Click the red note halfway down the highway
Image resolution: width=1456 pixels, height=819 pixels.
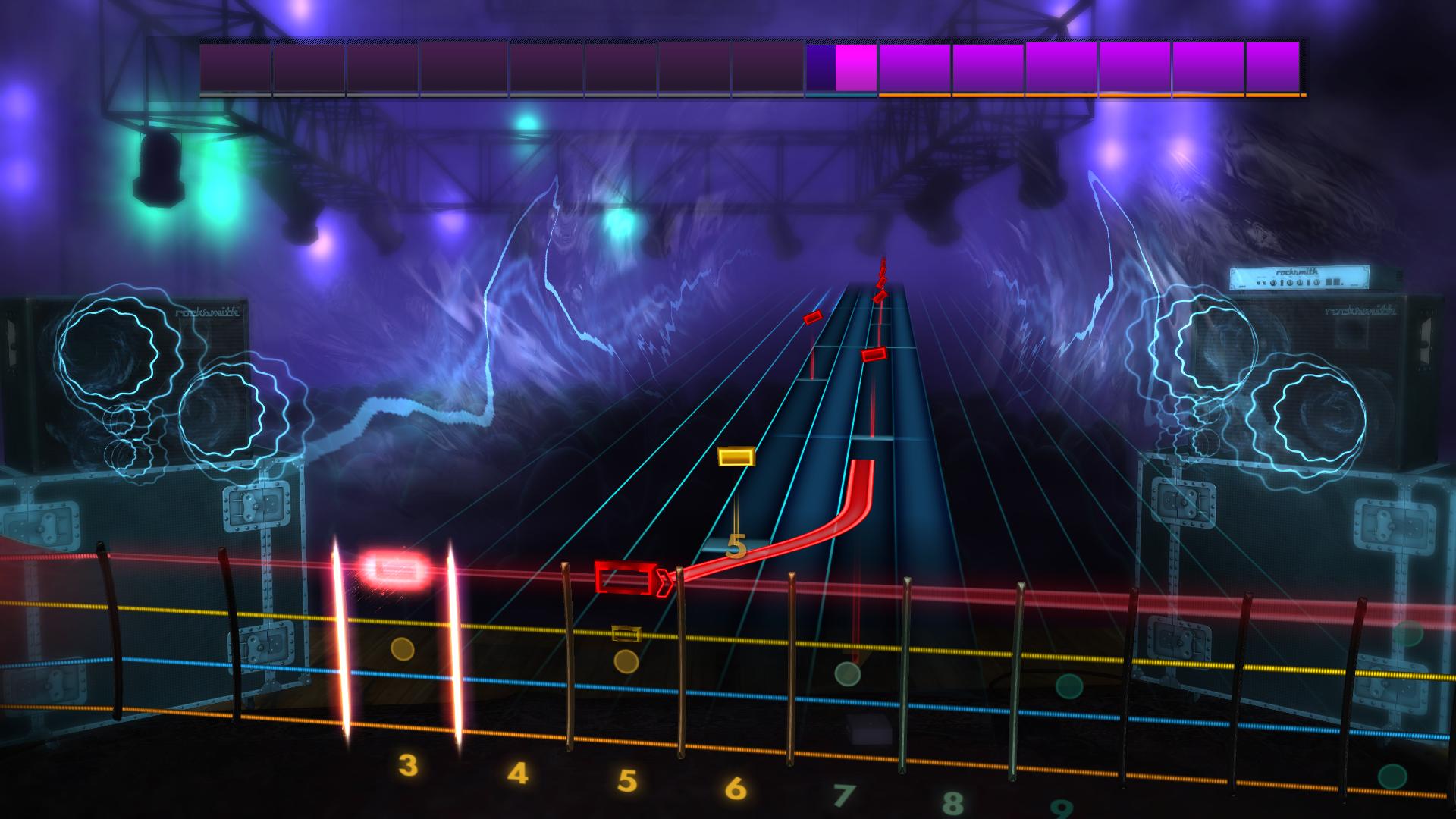[x=874, y=353]
